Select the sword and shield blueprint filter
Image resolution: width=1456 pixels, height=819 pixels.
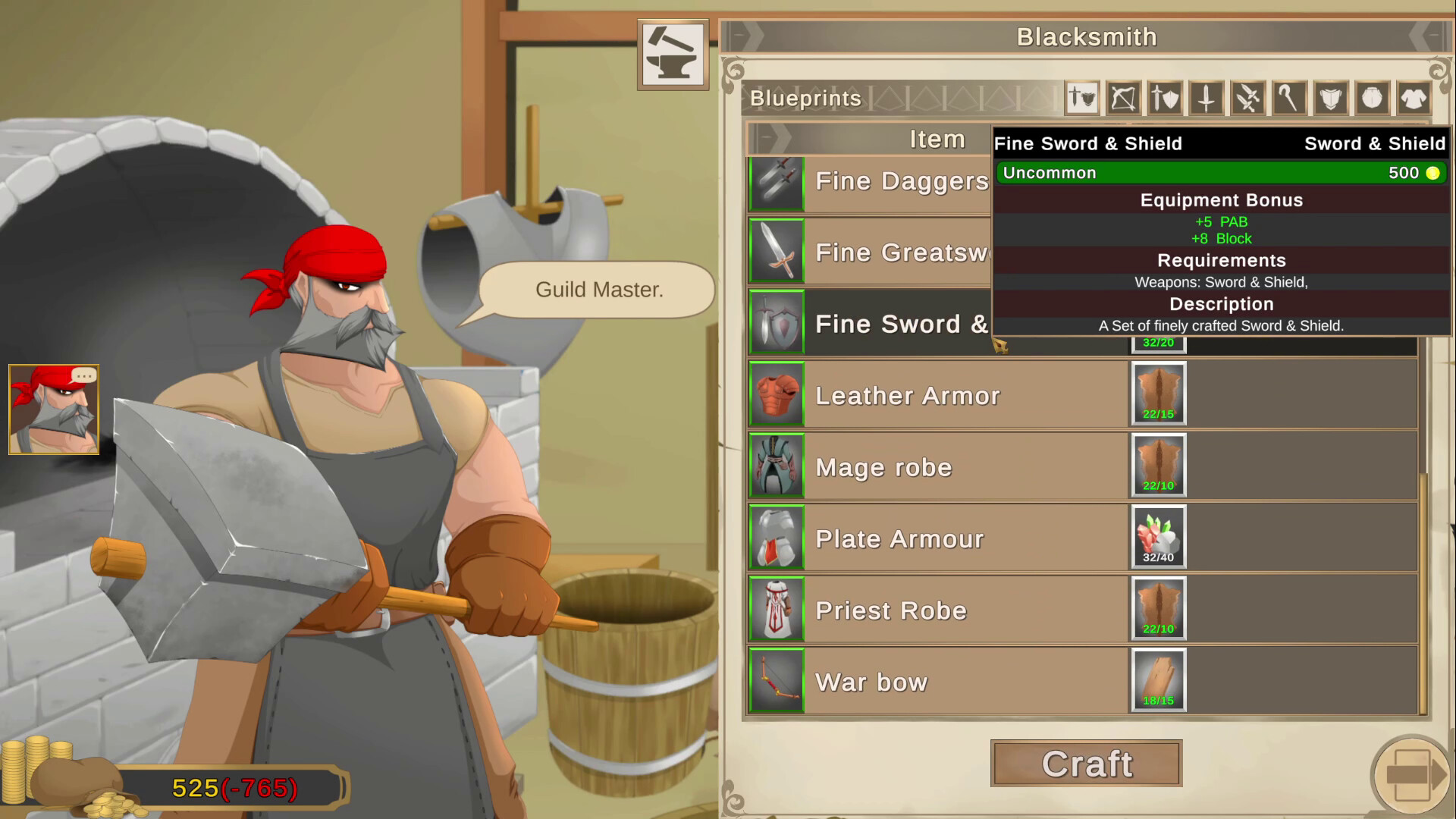point(1165,98)
